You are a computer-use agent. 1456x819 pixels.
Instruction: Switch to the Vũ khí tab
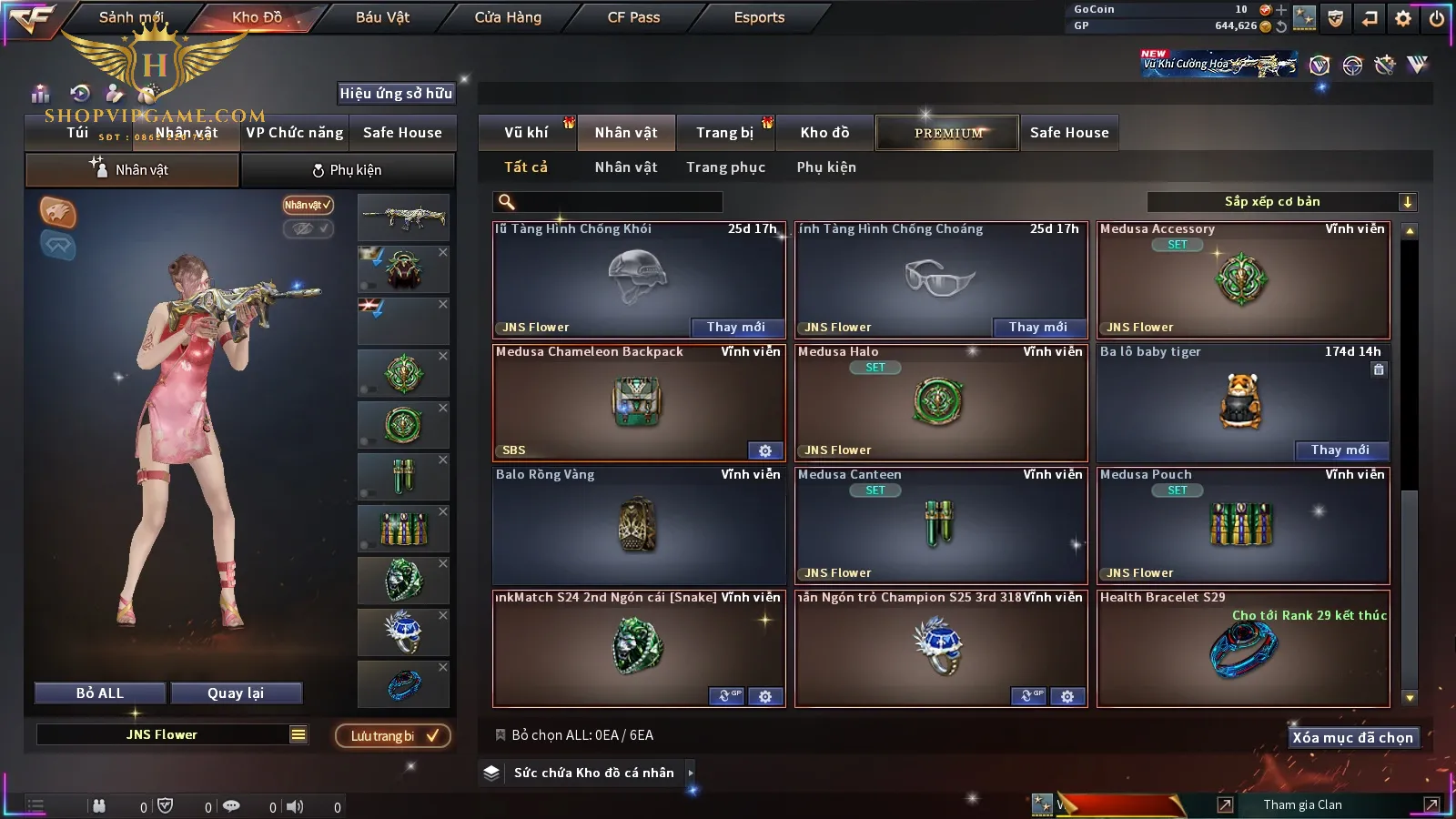(526, 133)
